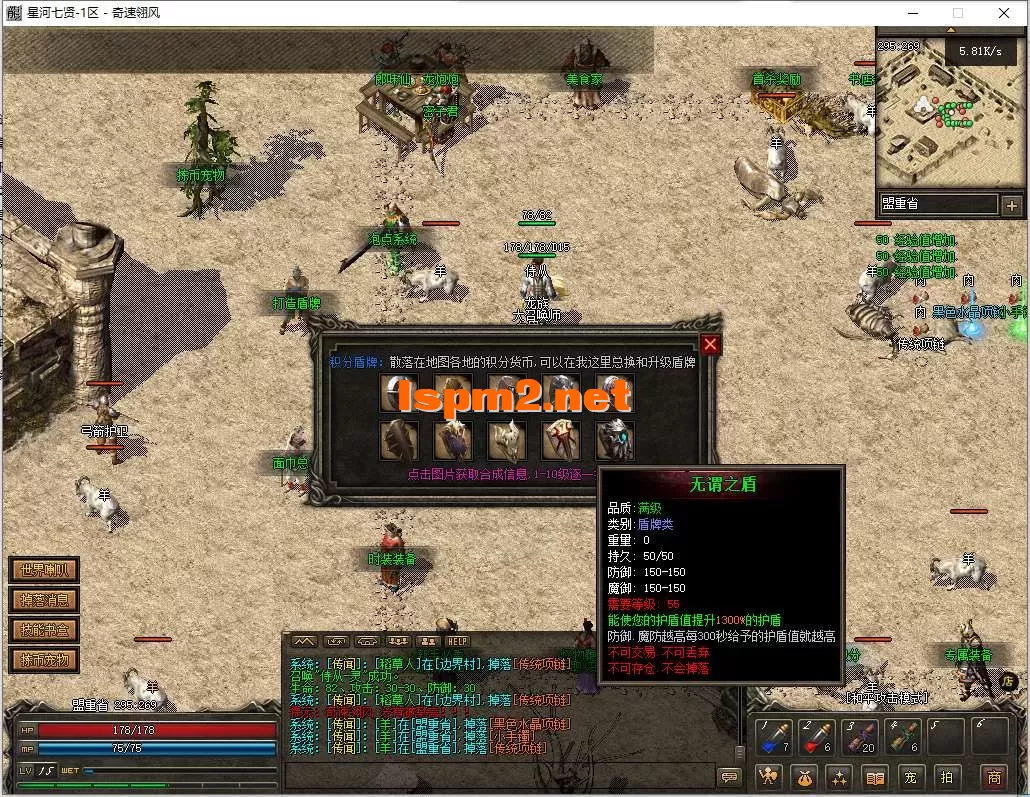Use the red health potion in hotbar slot 2
This screenshot has height=797, width=1030.
(816, 738)
